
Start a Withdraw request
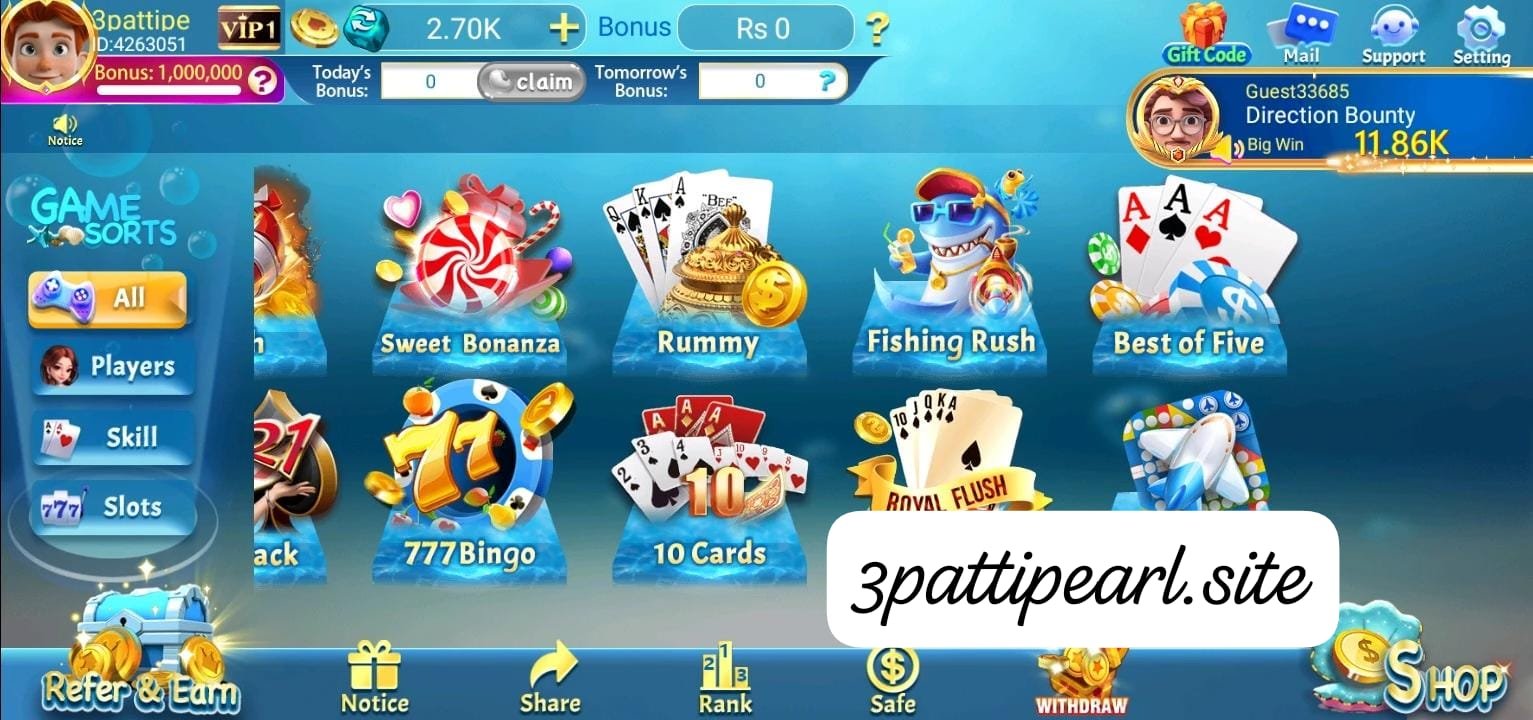[x=1081, y=675]
